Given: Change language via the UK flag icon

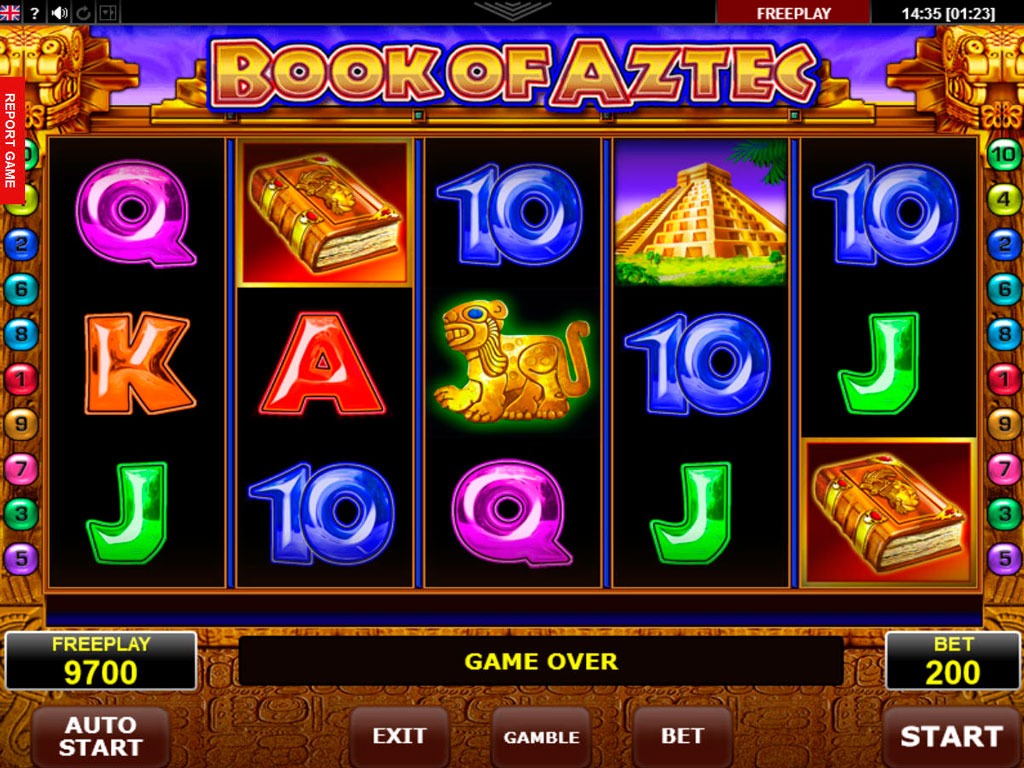Looking at the screenshot, I should tap(10, 13).
